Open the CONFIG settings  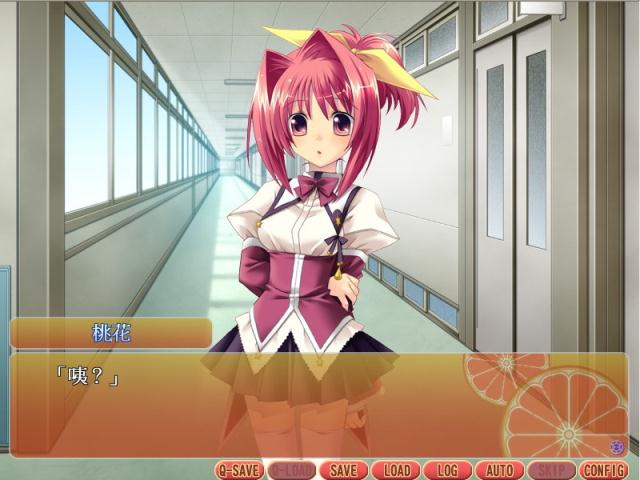pyautogui.click(x=603, y=470)
